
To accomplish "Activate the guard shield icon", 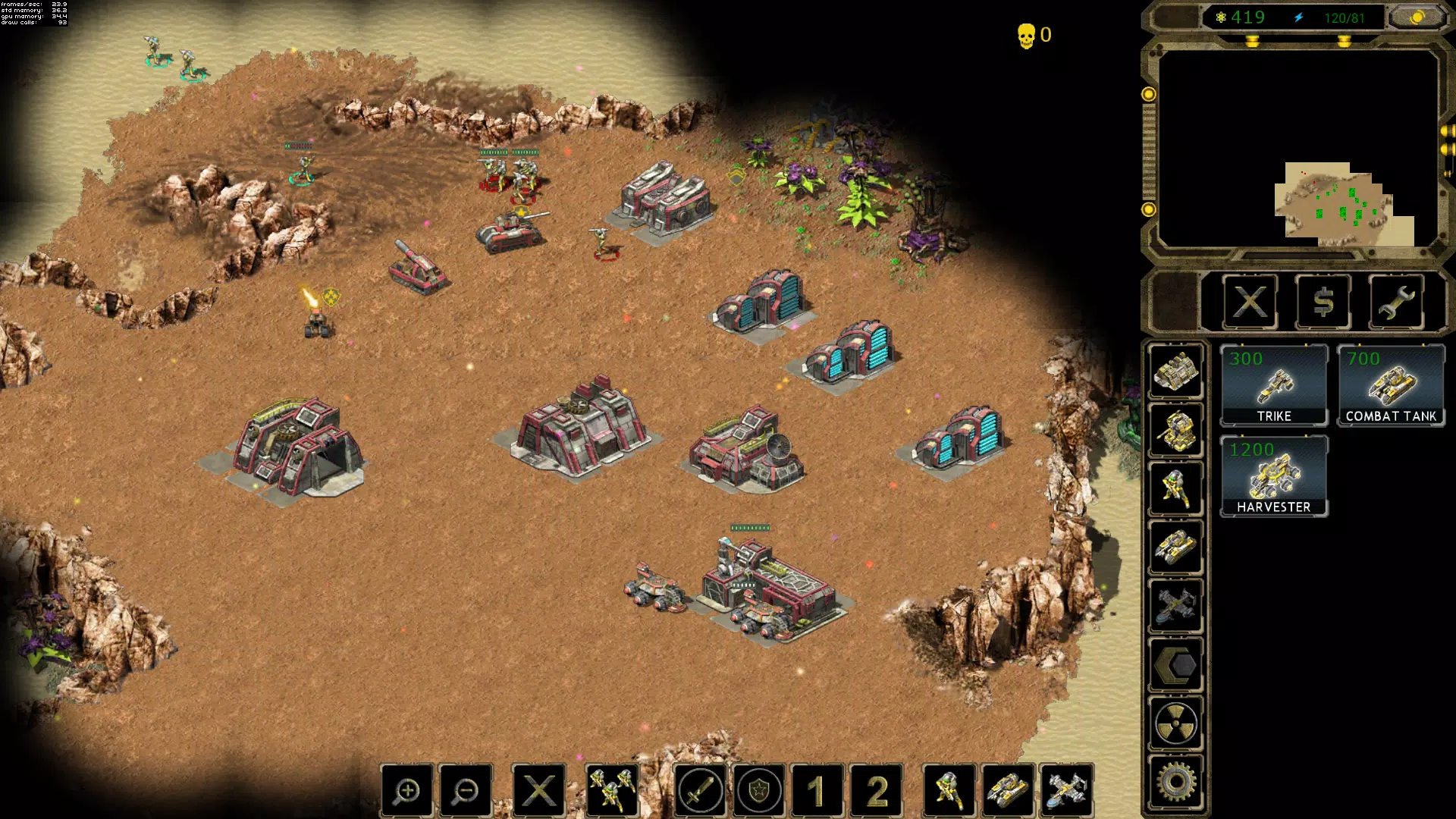I will [x=761, y=790].
